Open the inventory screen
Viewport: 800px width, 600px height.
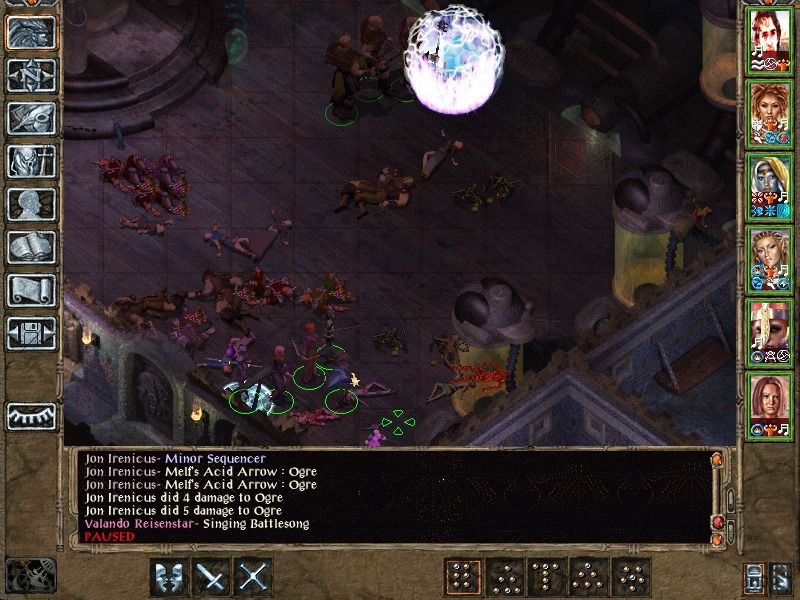[x=30, y=160]
